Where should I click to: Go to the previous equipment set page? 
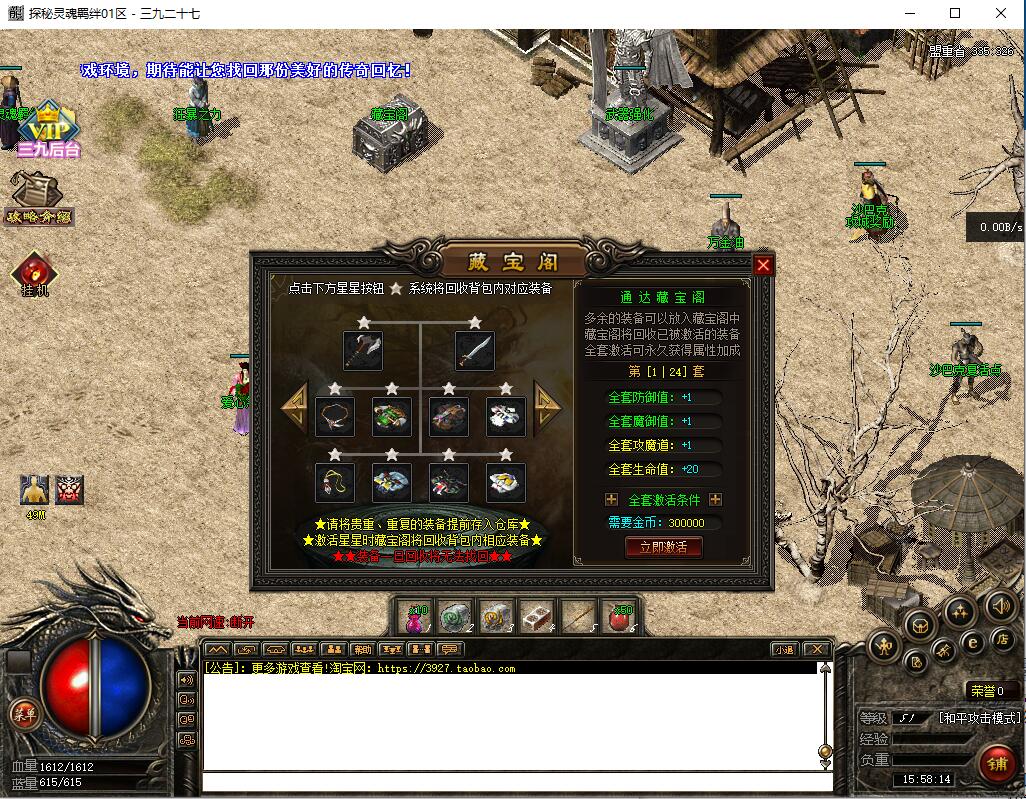(x=294, y=406)
